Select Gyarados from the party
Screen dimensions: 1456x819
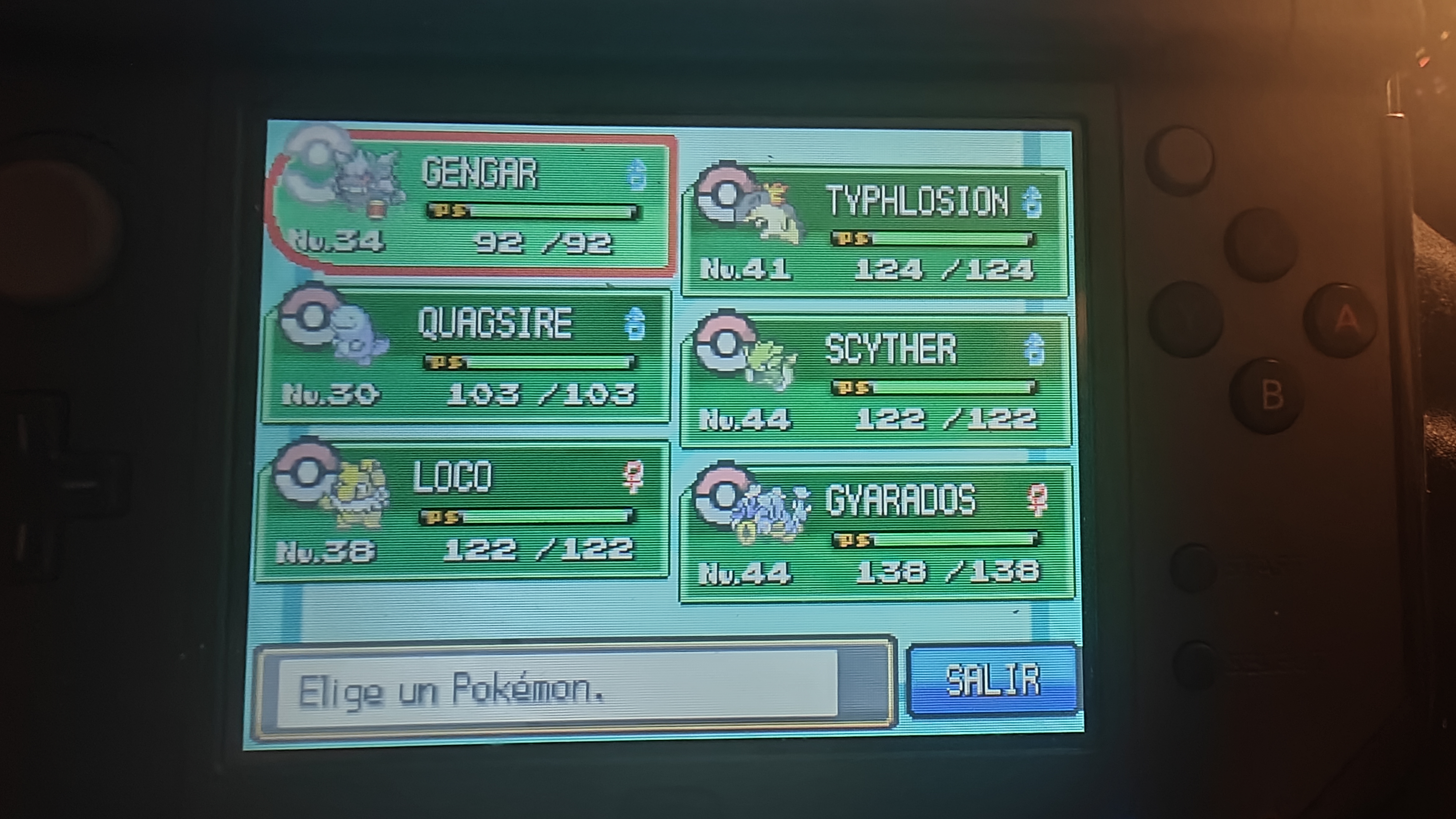pos(876,534)
